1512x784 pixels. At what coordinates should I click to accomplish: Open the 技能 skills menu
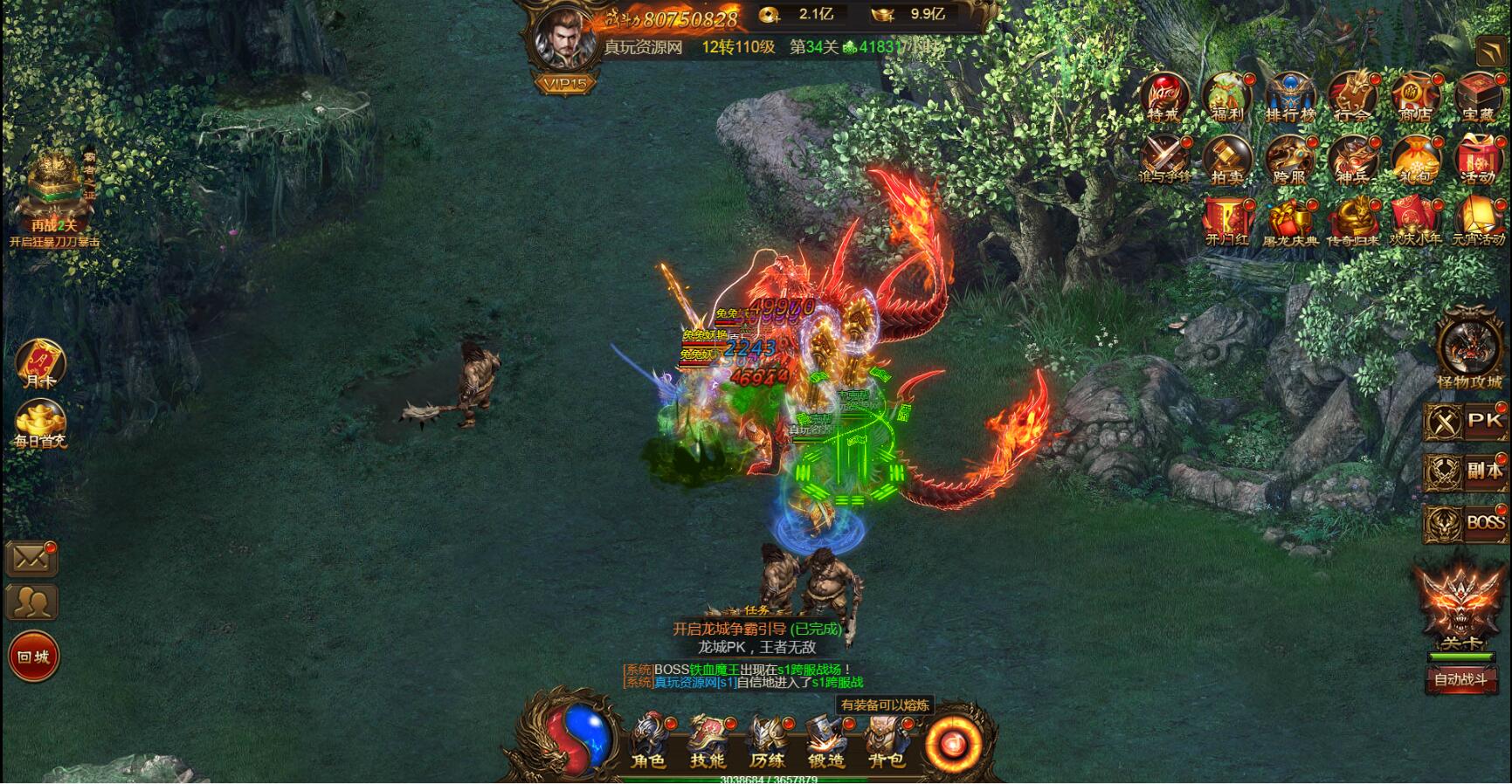(x=708, y=740)
